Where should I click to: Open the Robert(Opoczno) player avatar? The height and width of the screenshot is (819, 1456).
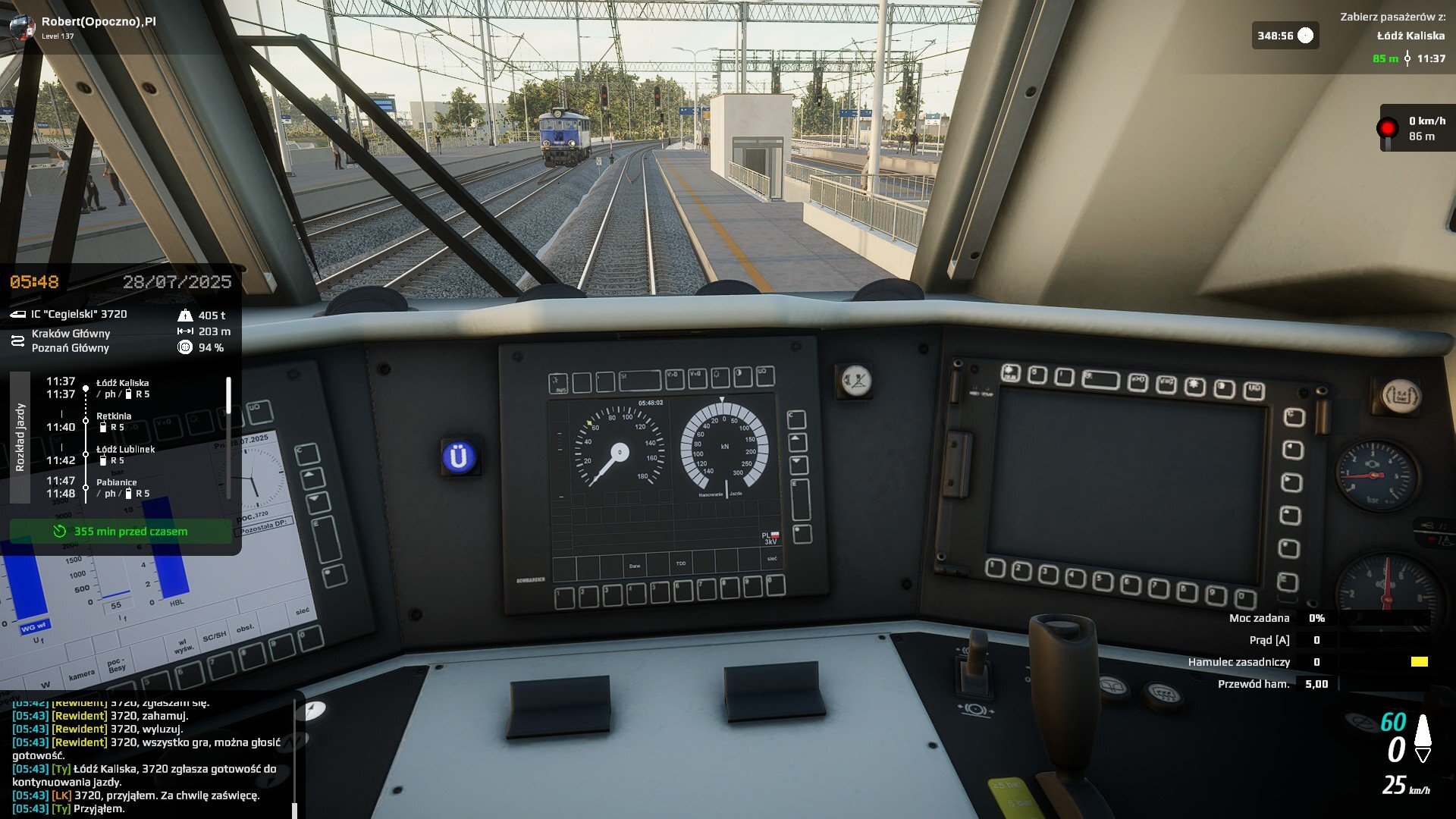tap(21, 27)
